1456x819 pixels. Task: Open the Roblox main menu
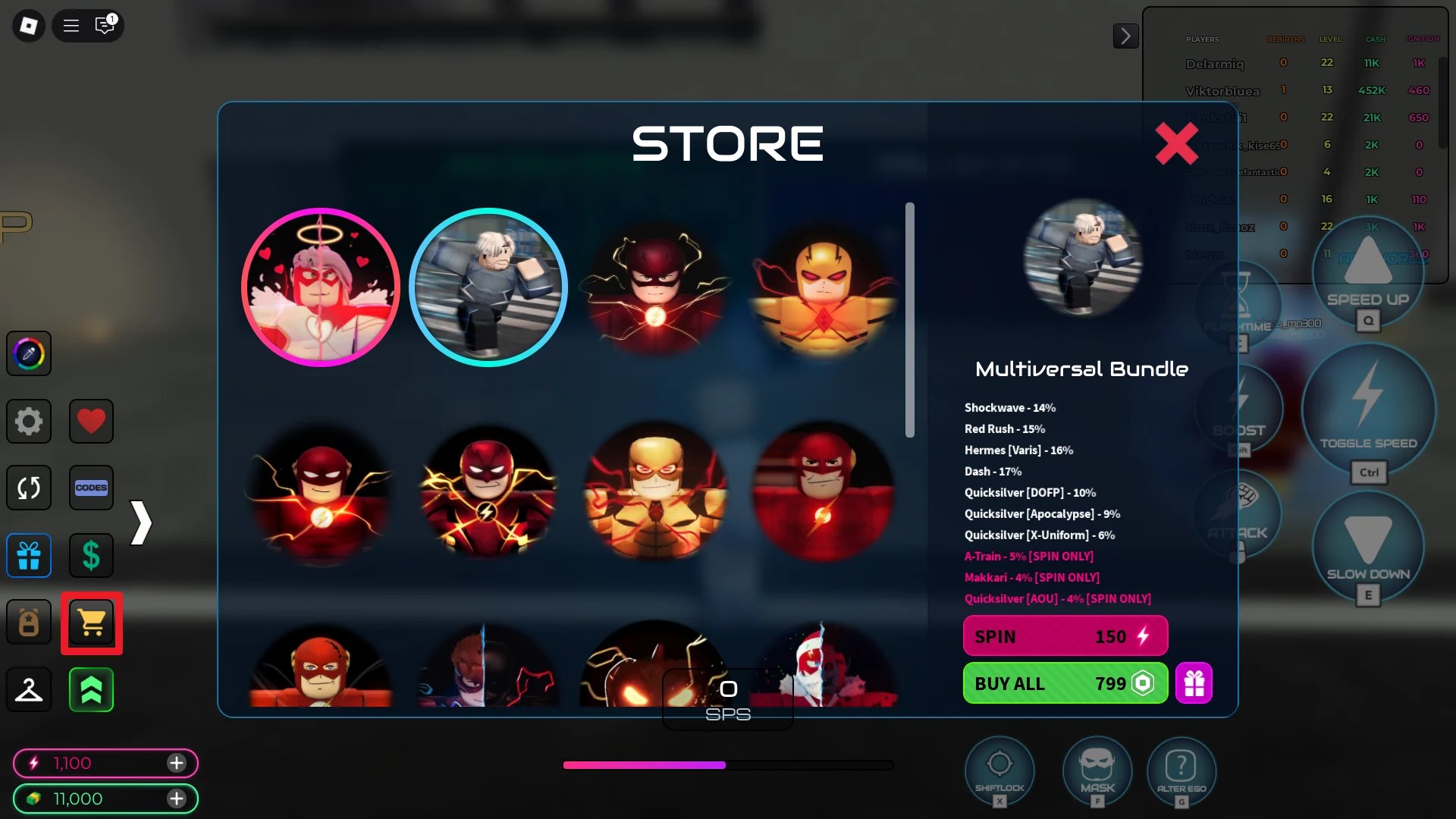pos(29,26)
